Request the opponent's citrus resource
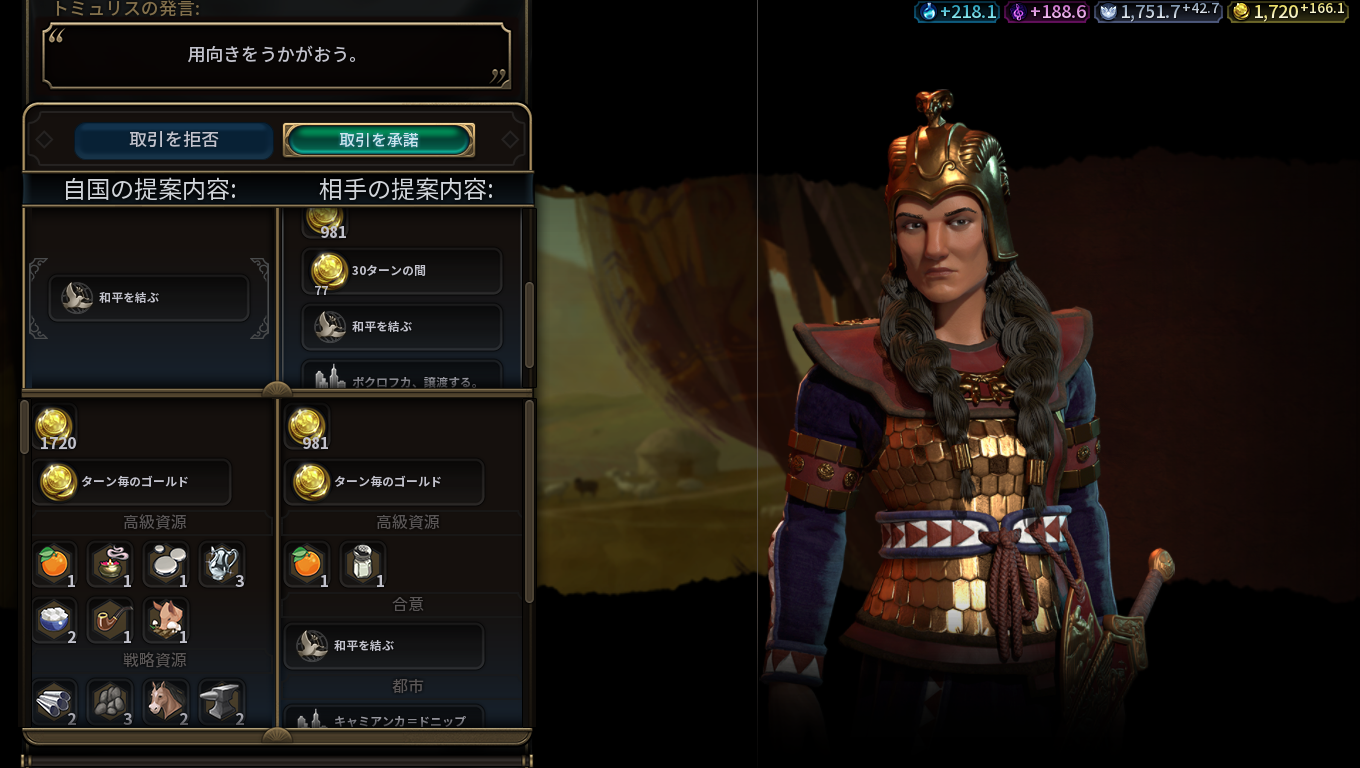This screenshot has width=1360, height=768. point(306,564)
